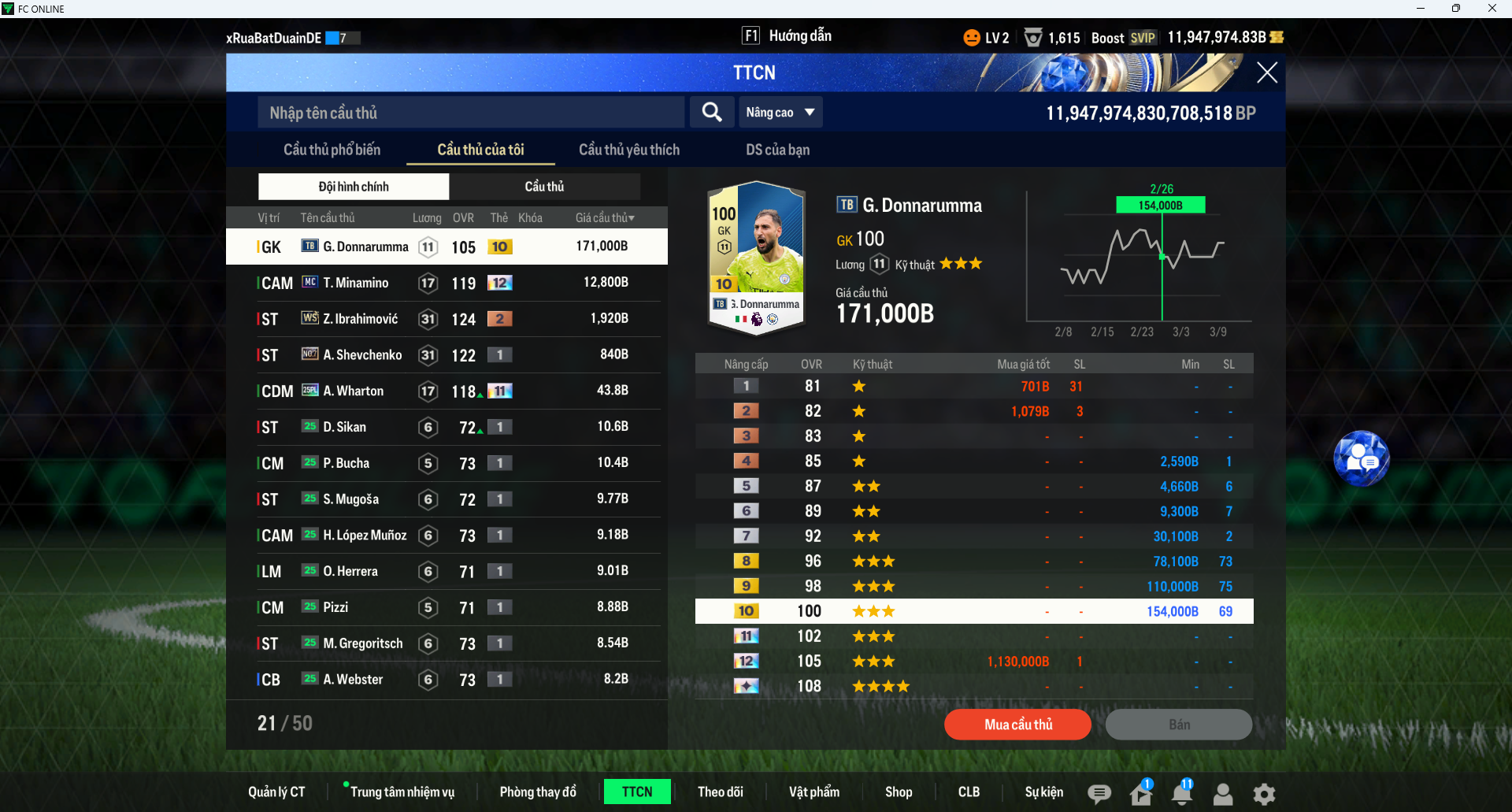Image resolution: width=1512 pixels, height=812 pixels.
Task: Switch to Cầu thủ phổ biến tab
Action: point(332,150)
